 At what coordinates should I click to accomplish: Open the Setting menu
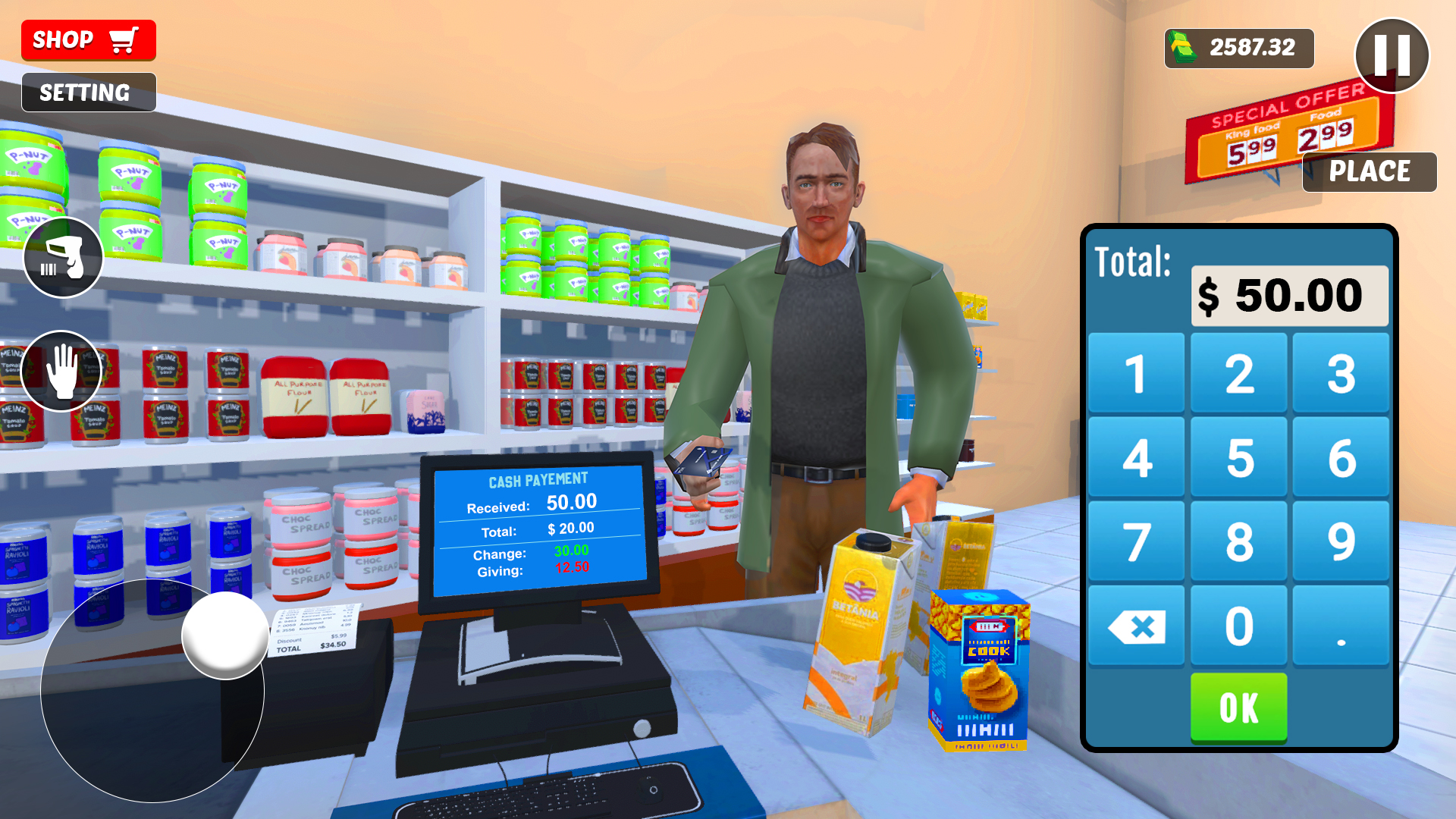88,92
